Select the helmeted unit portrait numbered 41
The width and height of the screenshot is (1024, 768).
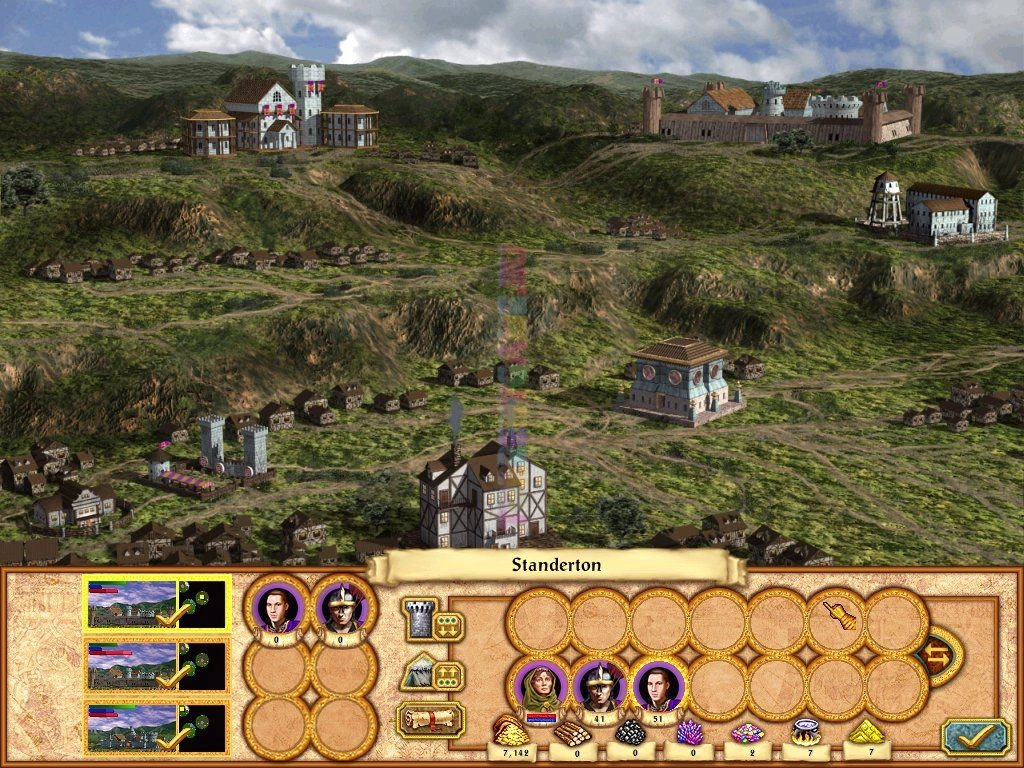[x=600, y=685]
